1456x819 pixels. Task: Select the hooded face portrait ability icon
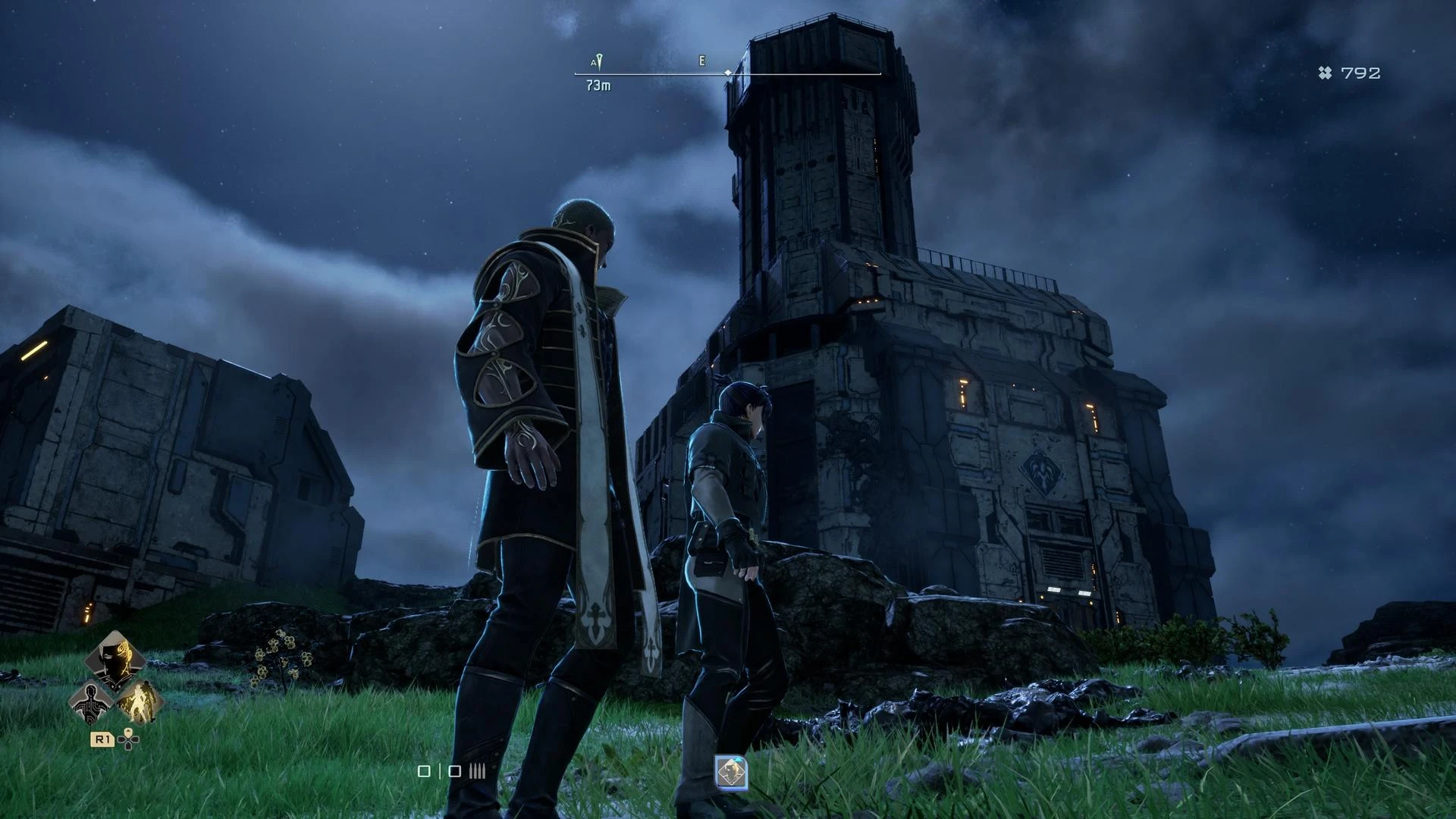click(x=115, y=658)
